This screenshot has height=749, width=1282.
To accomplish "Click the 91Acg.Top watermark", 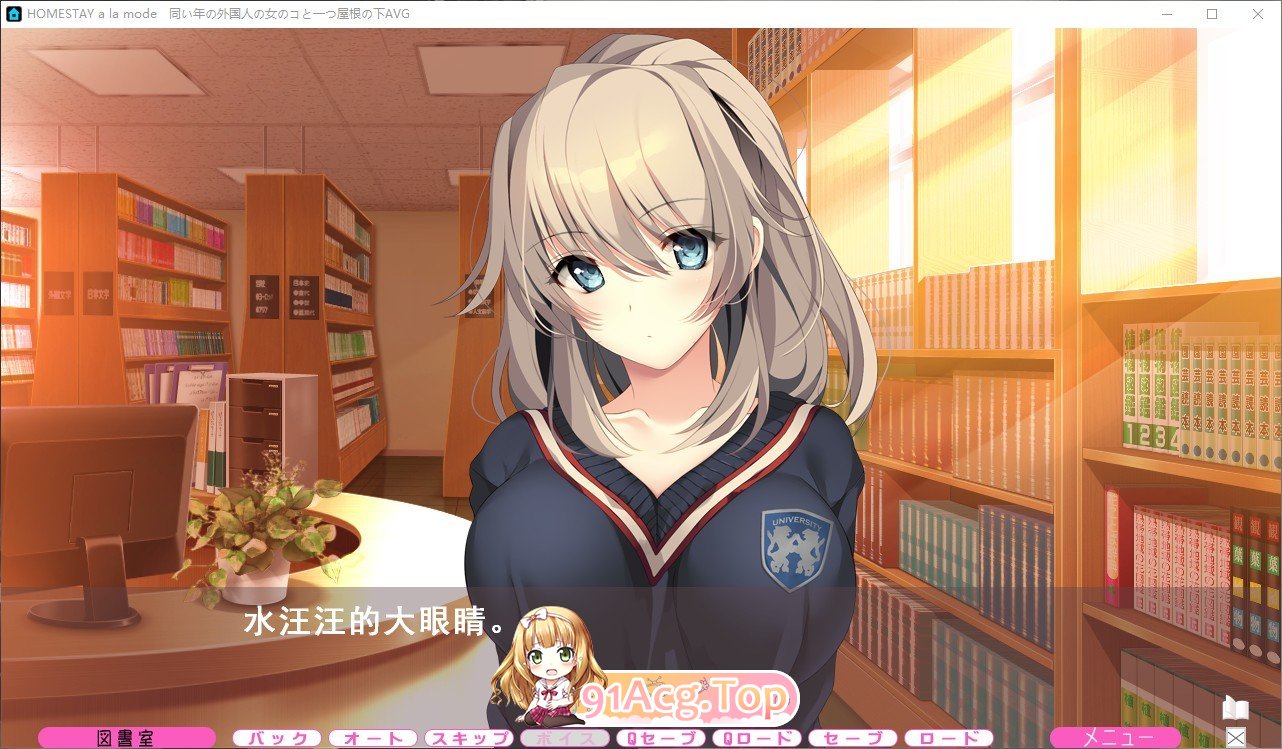I will [687, 700].
